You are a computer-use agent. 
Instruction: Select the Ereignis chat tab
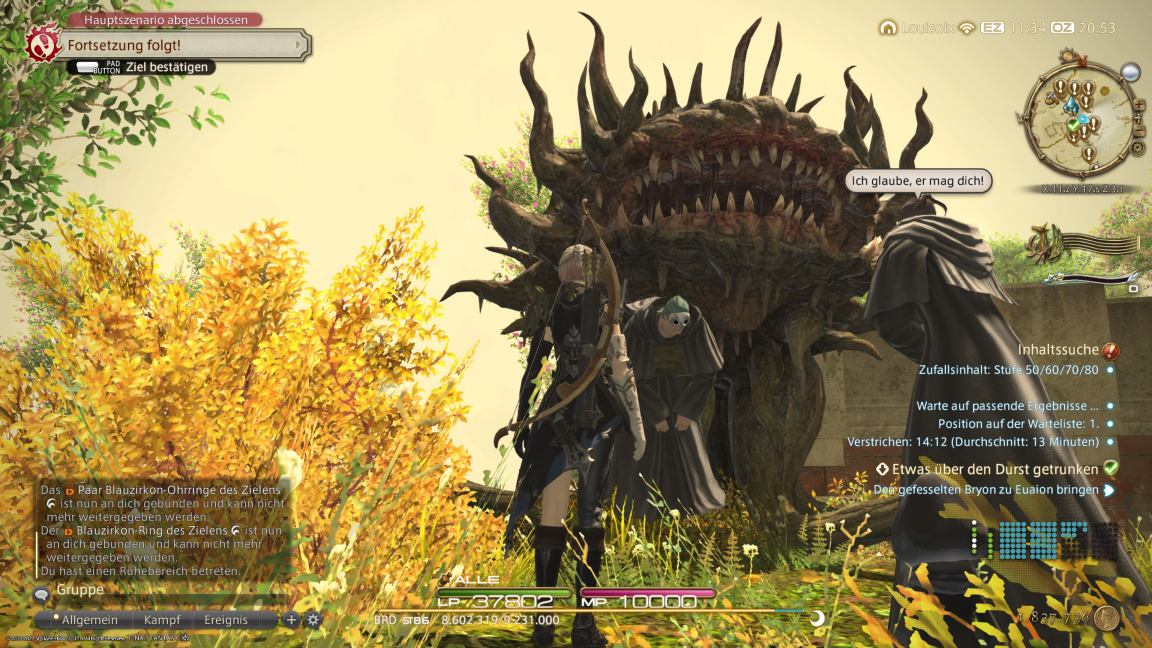[225, 620]
